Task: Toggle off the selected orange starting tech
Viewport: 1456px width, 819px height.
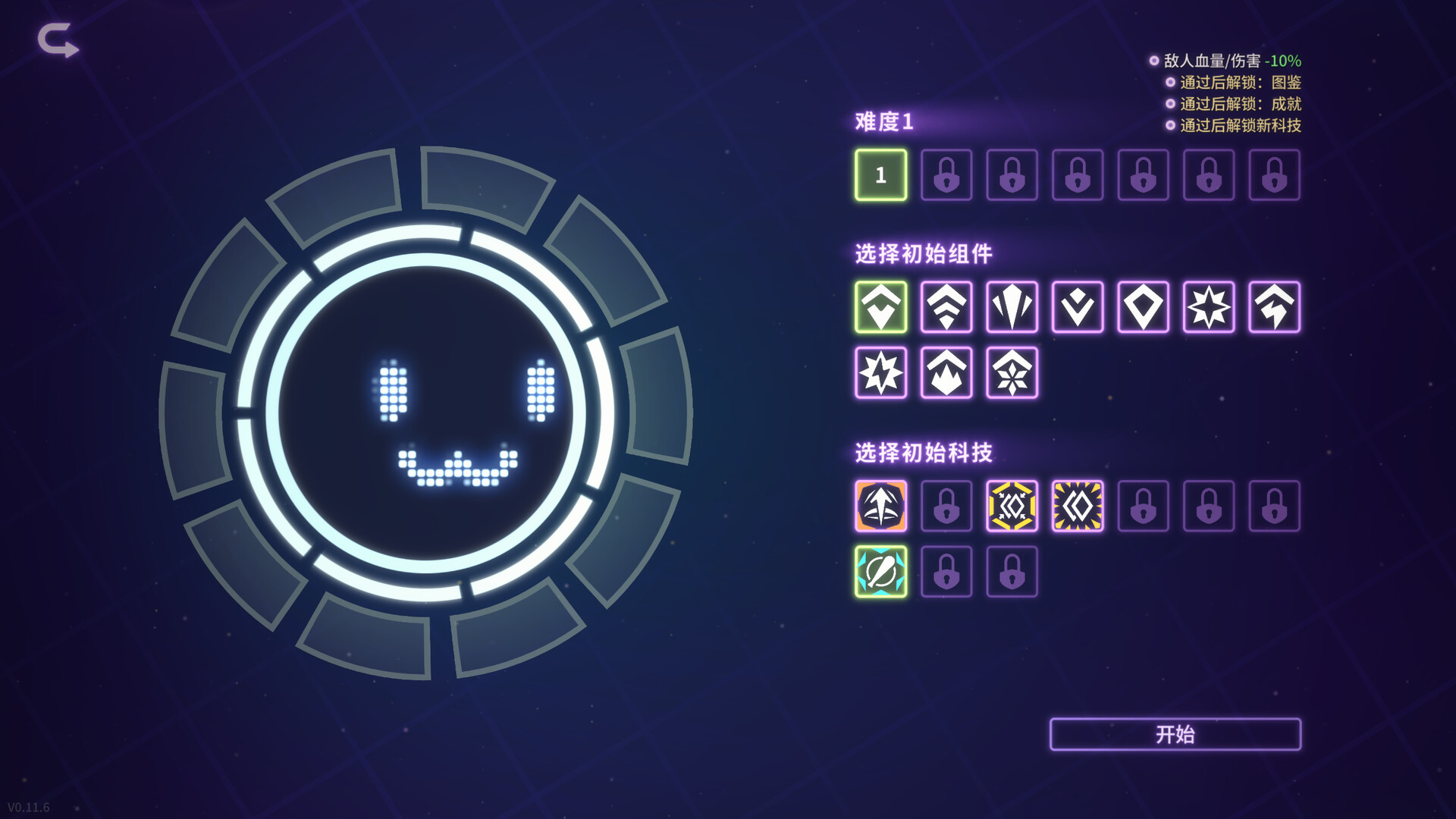Action: coord(880,507)
